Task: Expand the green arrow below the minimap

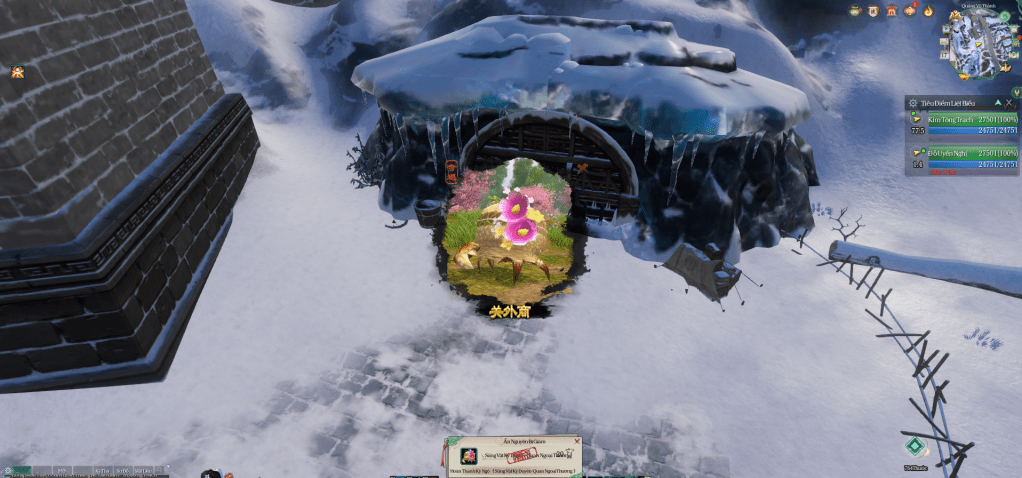Action: click(1016, 93)
